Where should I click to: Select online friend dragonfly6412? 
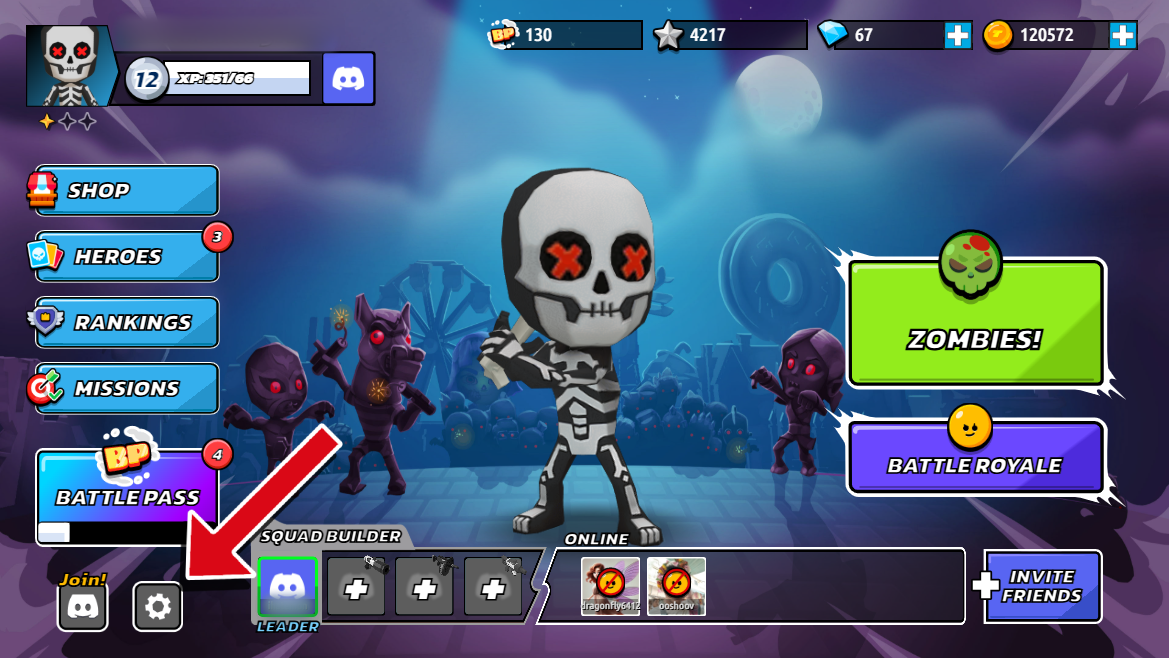click(x=610, y=585)
